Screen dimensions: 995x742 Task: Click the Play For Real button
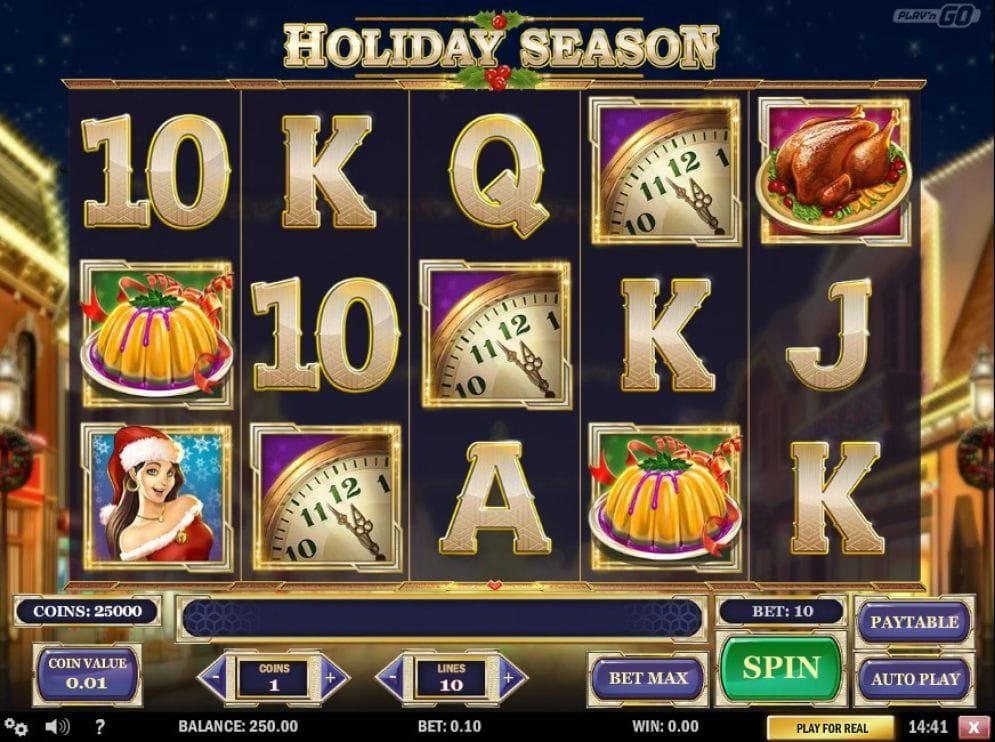pos(831,728)
